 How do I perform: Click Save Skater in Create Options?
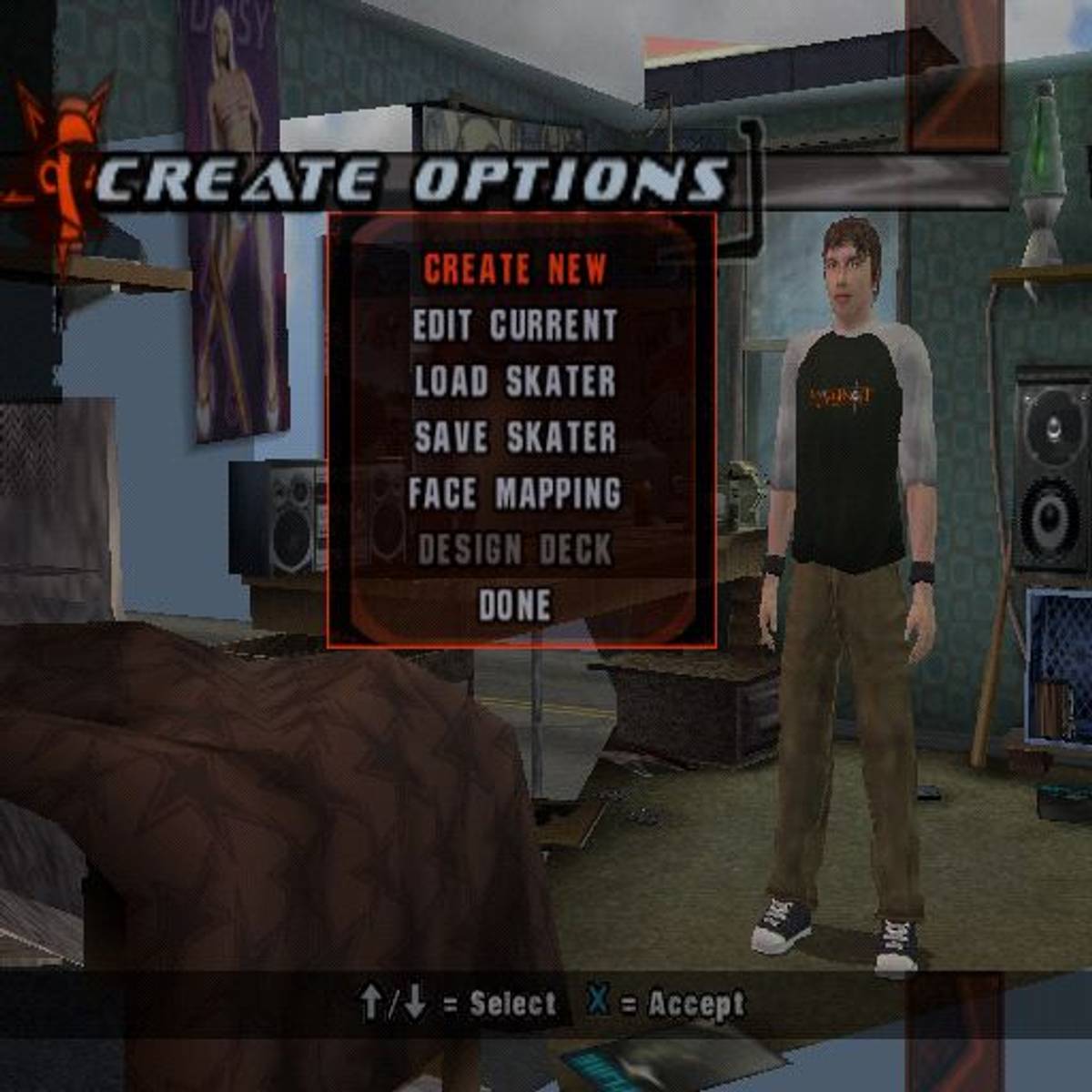click(x=515, y=438)
